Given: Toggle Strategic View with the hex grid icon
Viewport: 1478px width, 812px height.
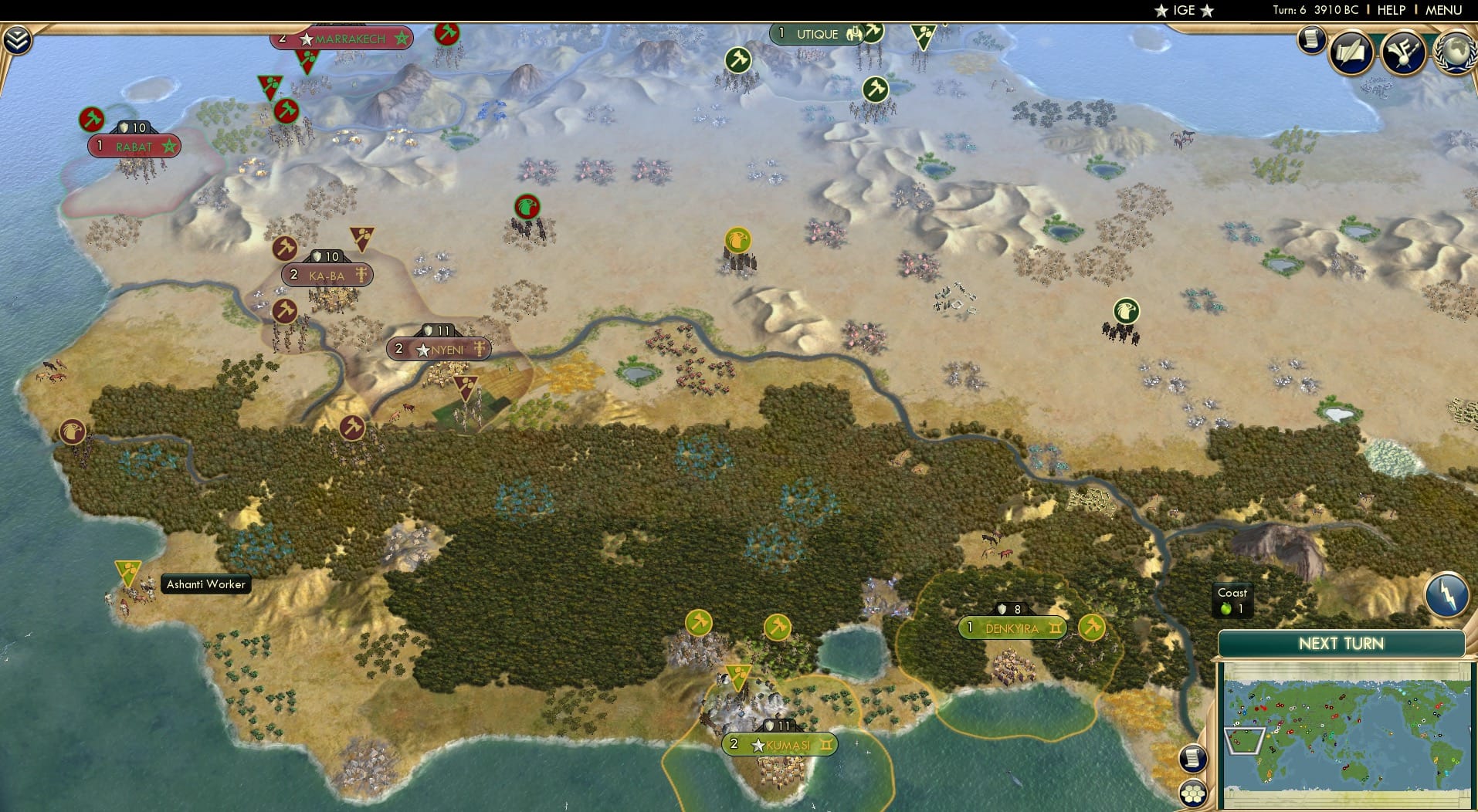Looking at the screenshot, I should (1194, 793).
